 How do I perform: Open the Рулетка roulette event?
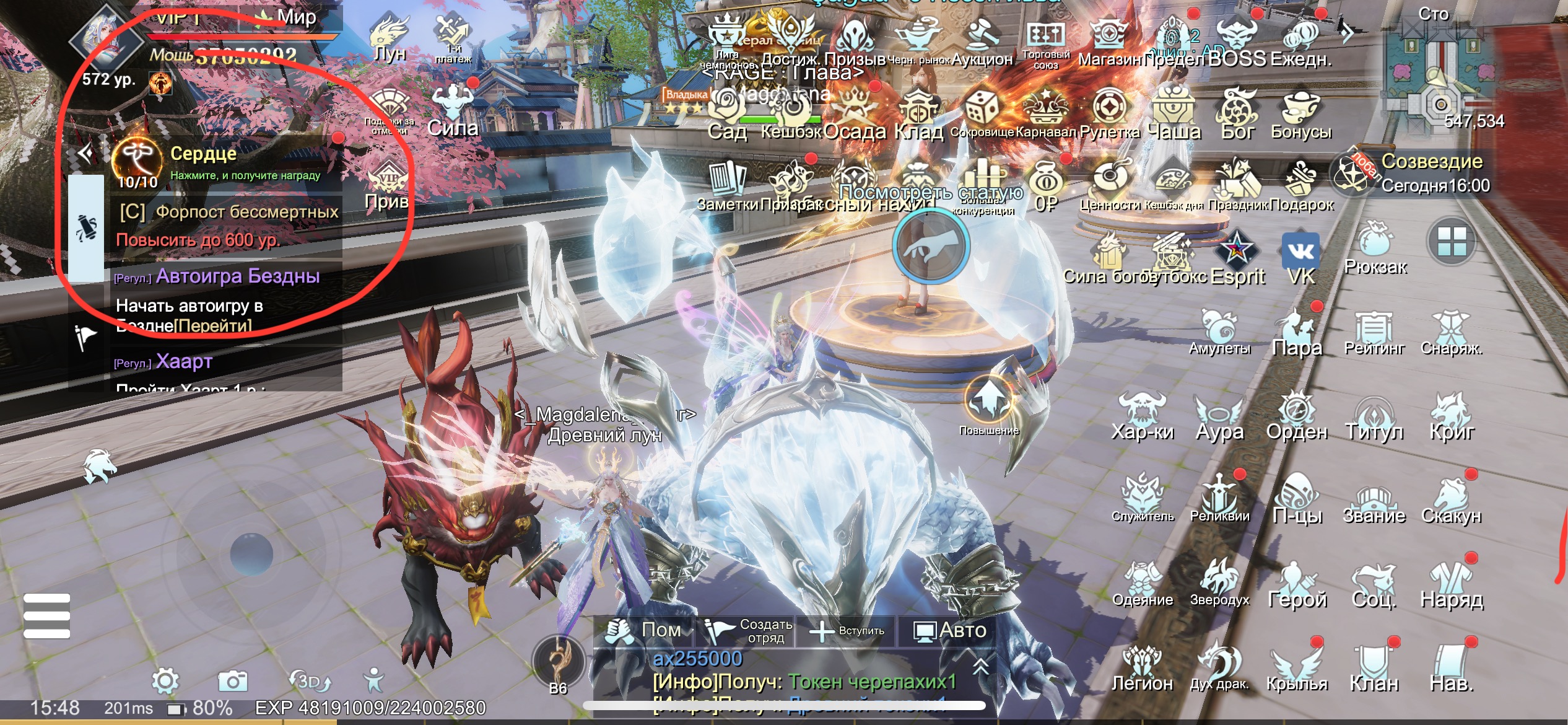[1110, 113]
